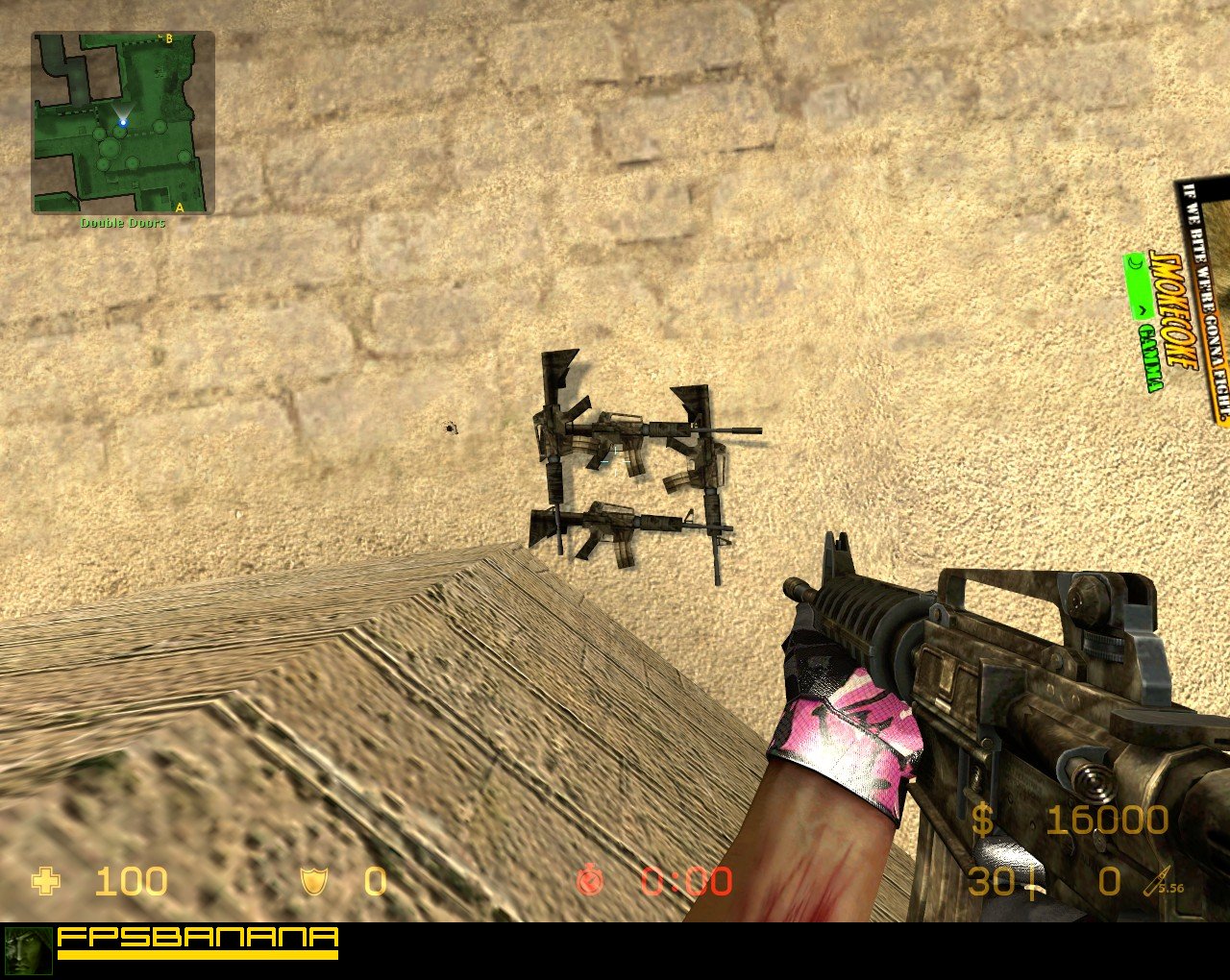Click the glowing blue player dot on radar
Viewport: 1230px width, 980px height.
pos(123,123)
